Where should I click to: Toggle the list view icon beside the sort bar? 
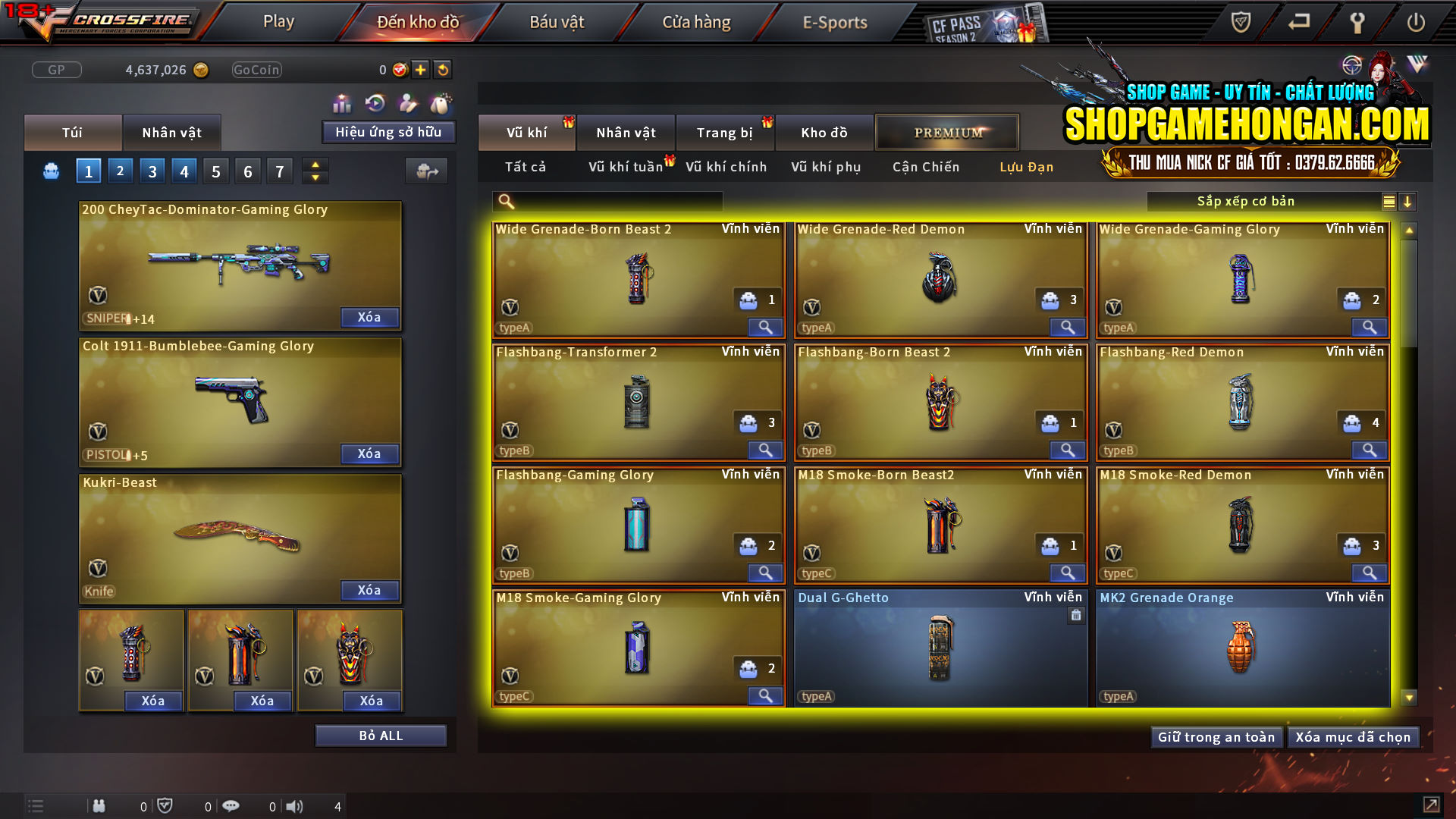pyautogui.click(x=1388, y=202)
